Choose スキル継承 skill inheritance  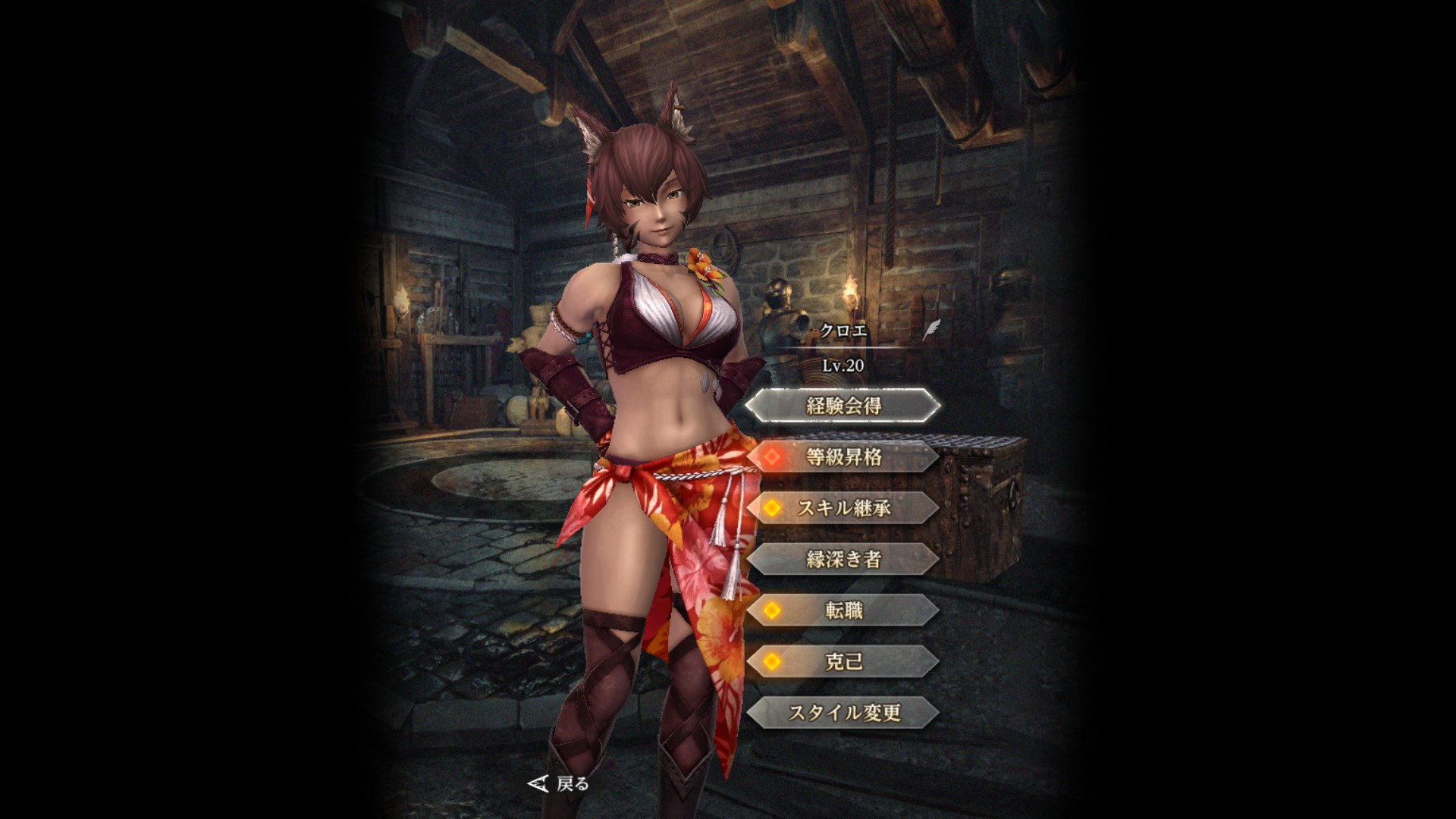(x=843, y=508)
